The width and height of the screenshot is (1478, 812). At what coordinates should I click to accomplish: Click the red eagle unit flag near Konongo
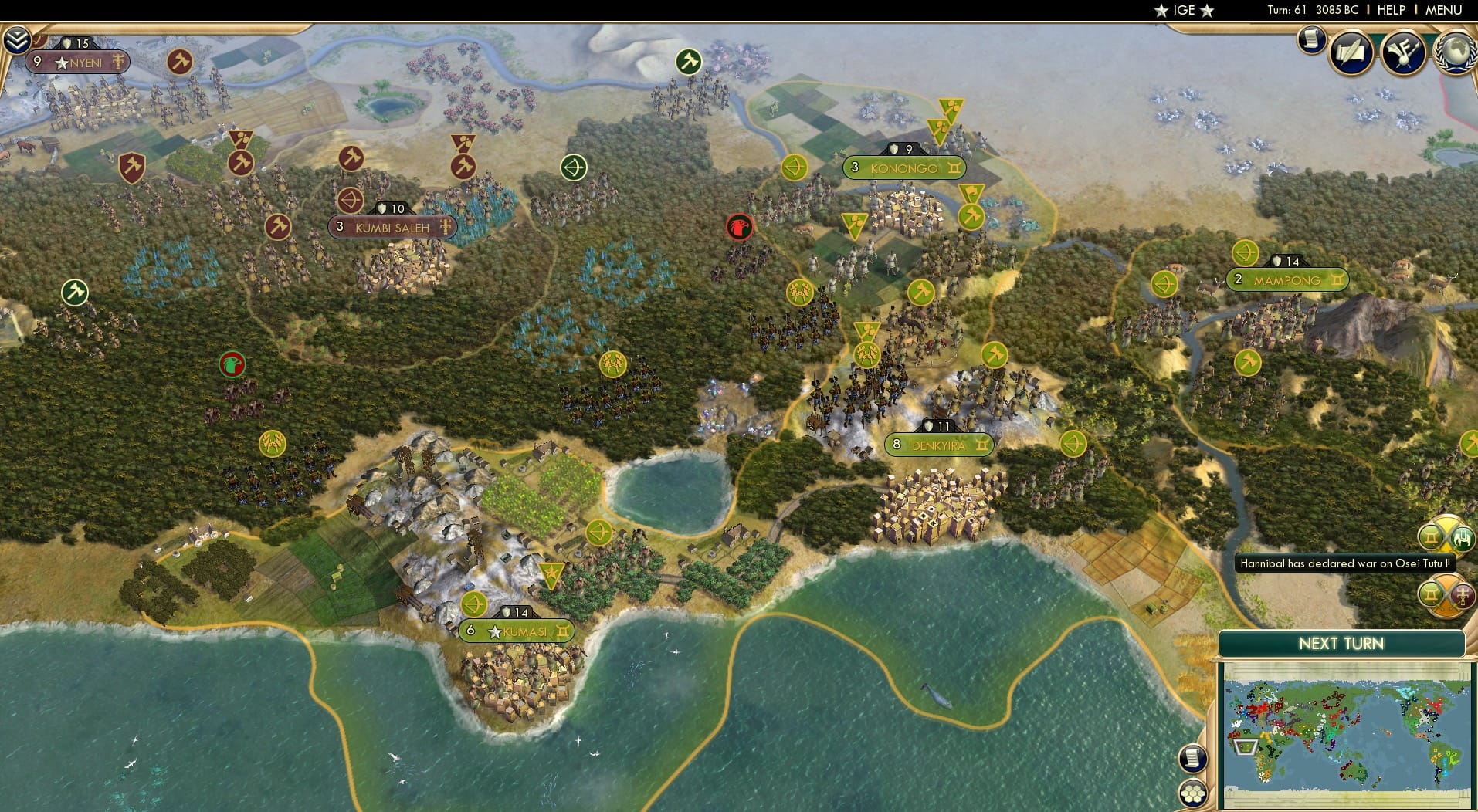(x=741, y=228)
